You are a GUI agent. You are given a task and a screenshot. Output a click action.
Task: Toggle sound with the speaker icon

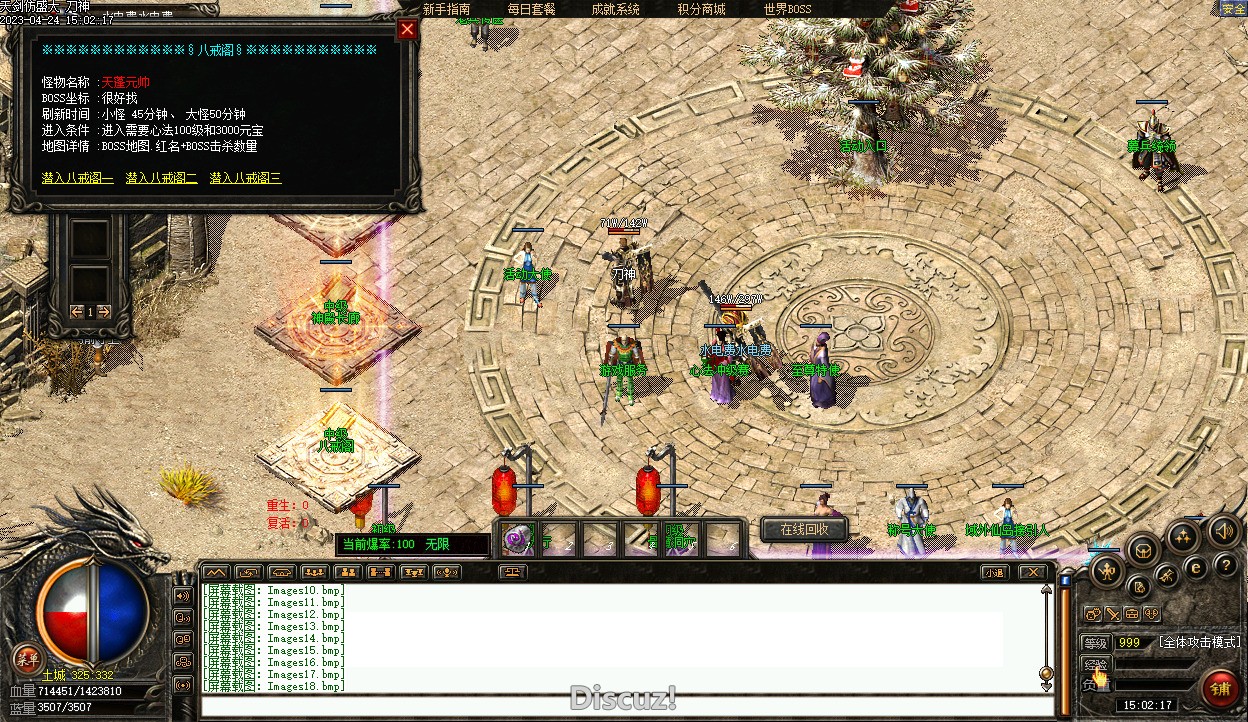coord(1222,529)
